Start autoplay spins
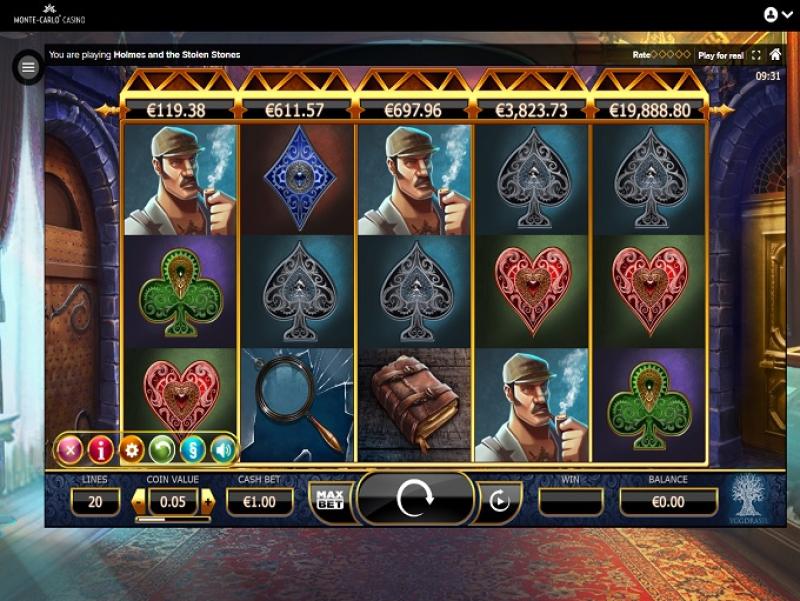 (x=497, y=500)
